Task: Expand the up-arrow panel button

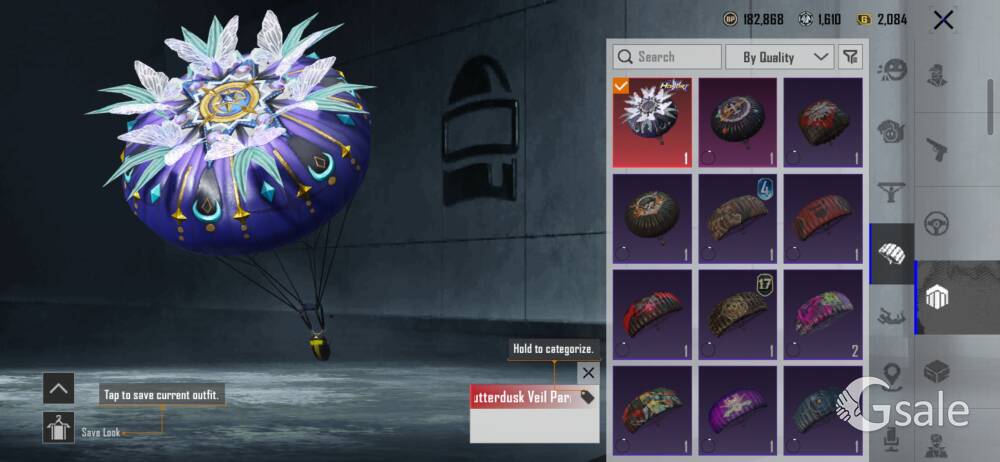Action: pyautogui.click(x=58, y=388)
